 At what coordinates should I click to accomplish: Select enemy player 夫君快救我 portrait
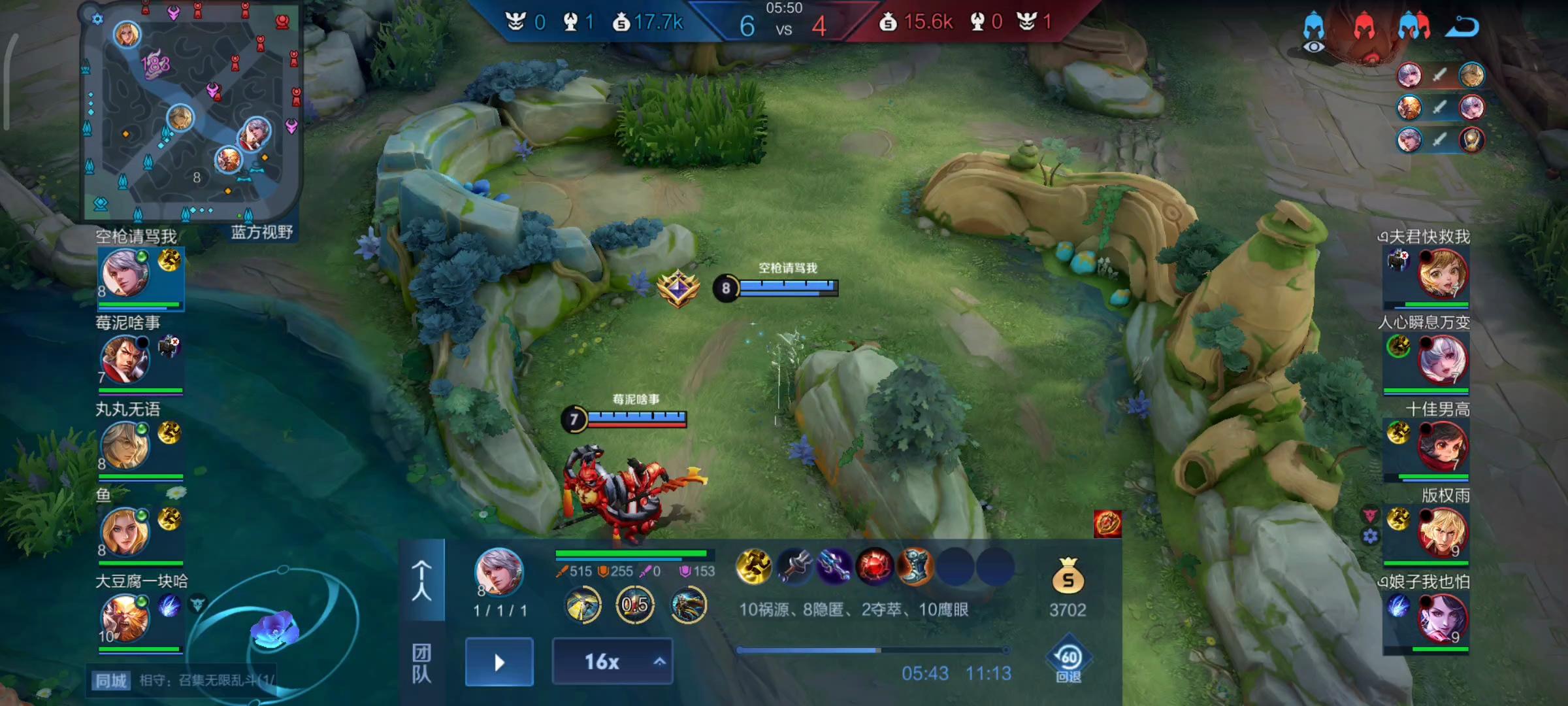point(1442,273)
